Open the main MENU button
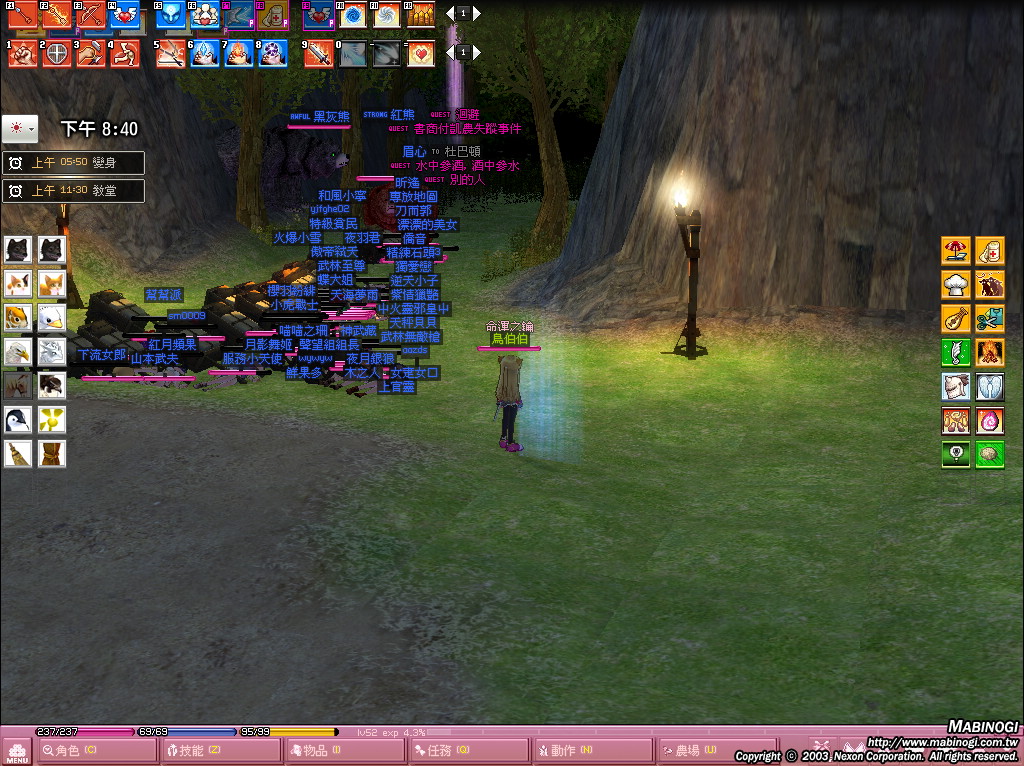Screen dimensions: 1024x766 17,750
